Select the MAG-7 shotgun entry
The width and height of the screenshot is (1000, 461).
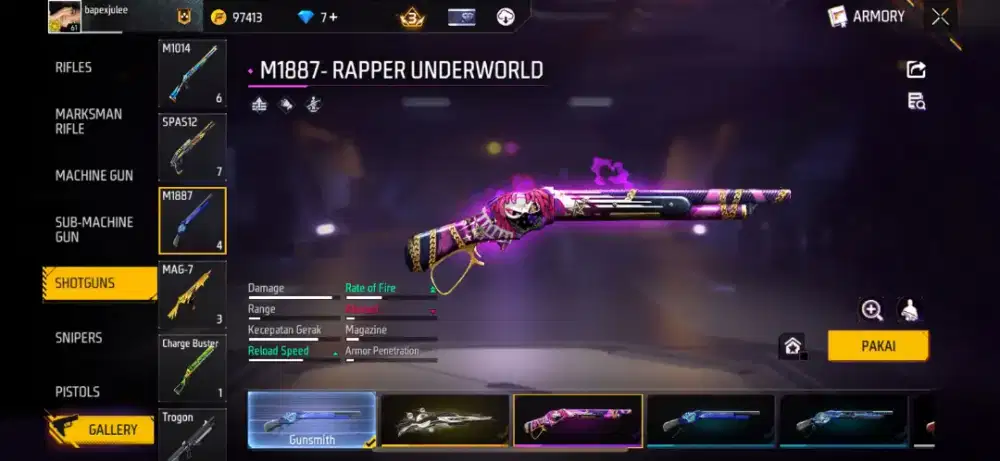point(192,294)
